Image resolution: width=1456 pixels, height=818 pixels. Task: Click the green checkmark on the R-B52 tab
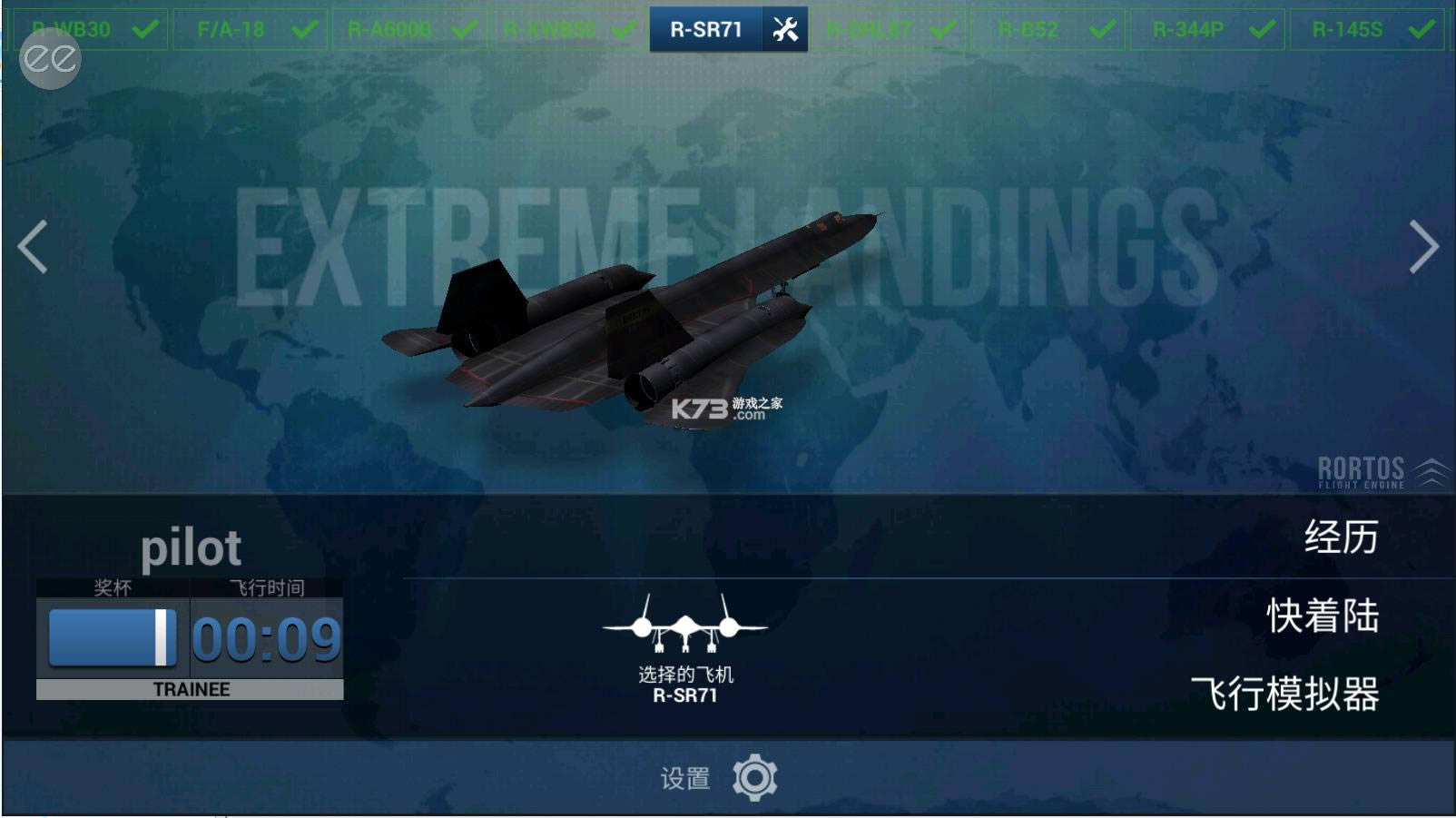click(x=1103, y=28)
